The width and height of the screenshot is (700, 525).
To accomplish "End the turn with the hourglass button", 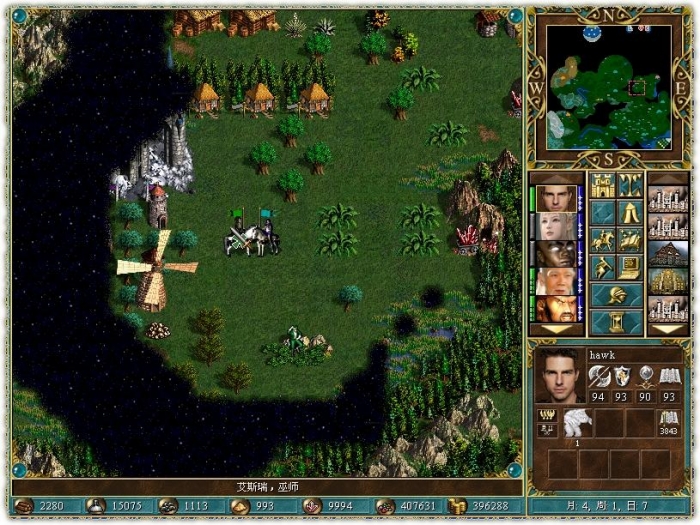I will [x=616, y=322].
